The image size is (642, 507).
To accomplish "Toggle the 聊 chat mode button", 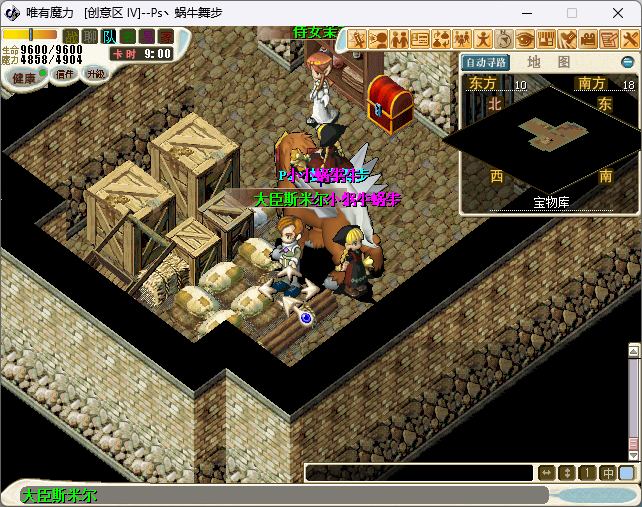I will point(89,37).
